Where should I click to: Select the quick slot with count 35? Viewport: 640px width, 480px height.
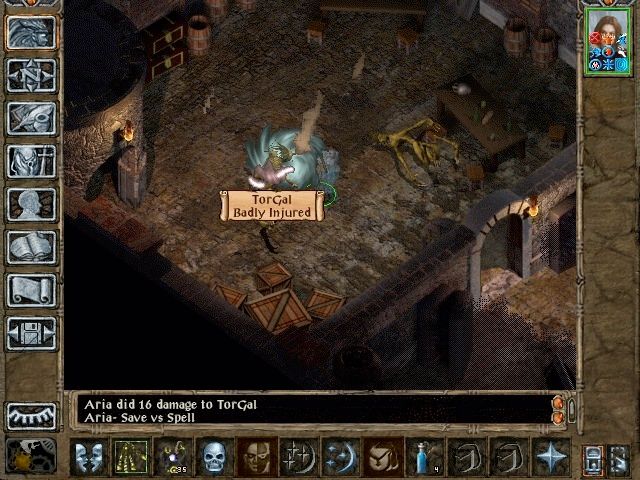[174, 457]
